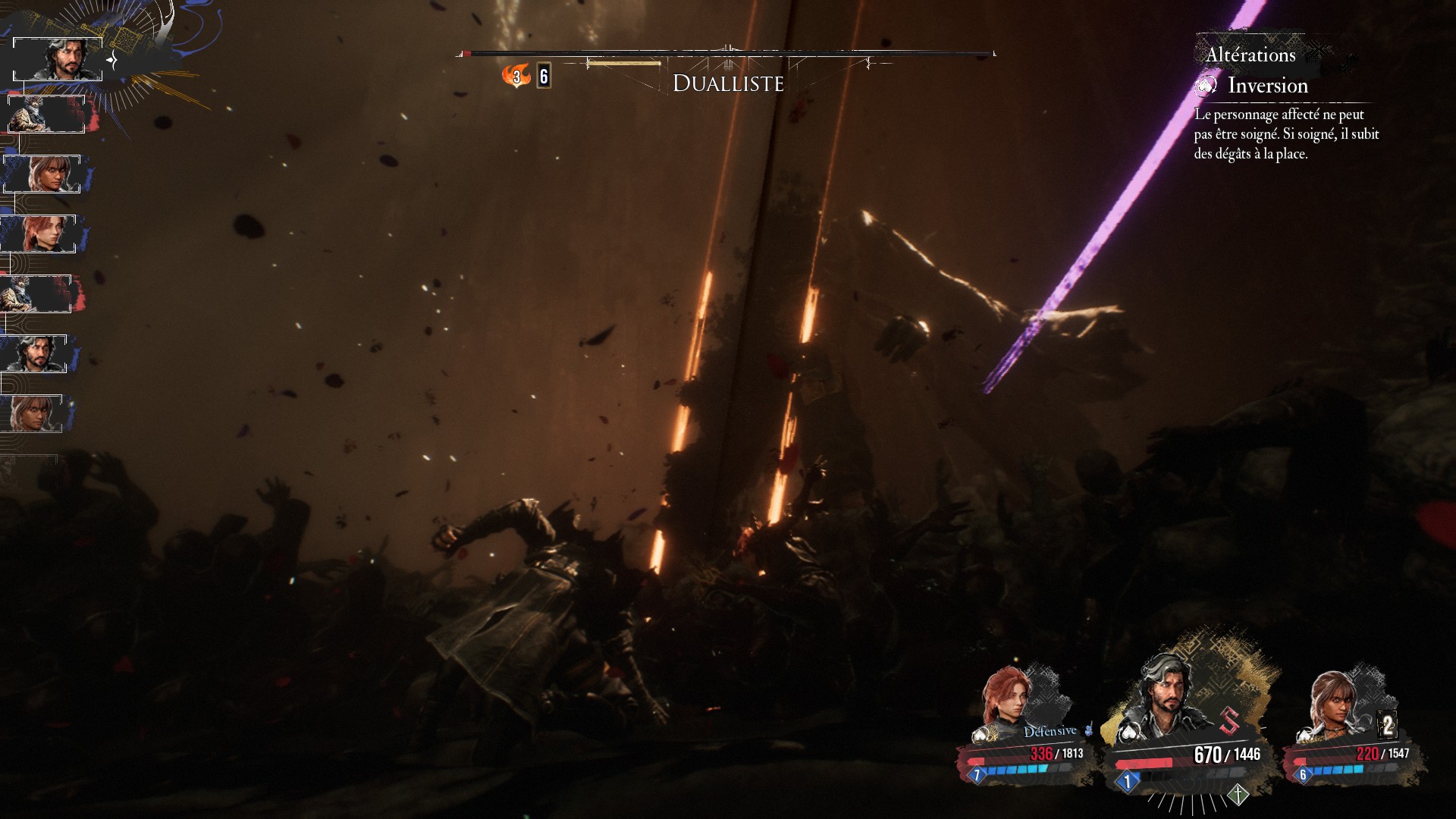
Task: Click Maelle's Défensive stance indicator
Action: pos(1050,731)
